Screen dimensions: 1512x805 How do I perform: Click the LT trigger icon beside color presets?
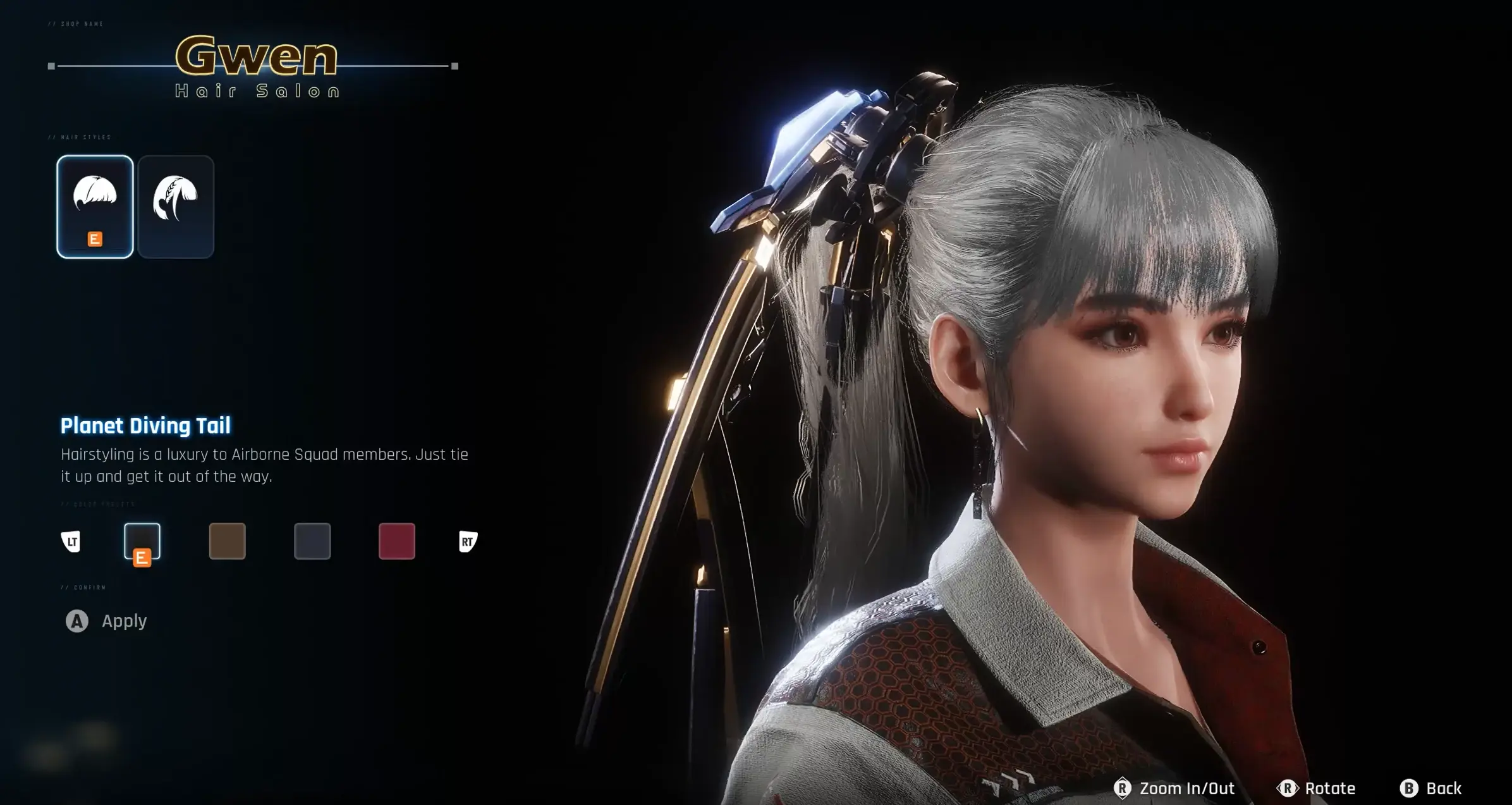72,542
